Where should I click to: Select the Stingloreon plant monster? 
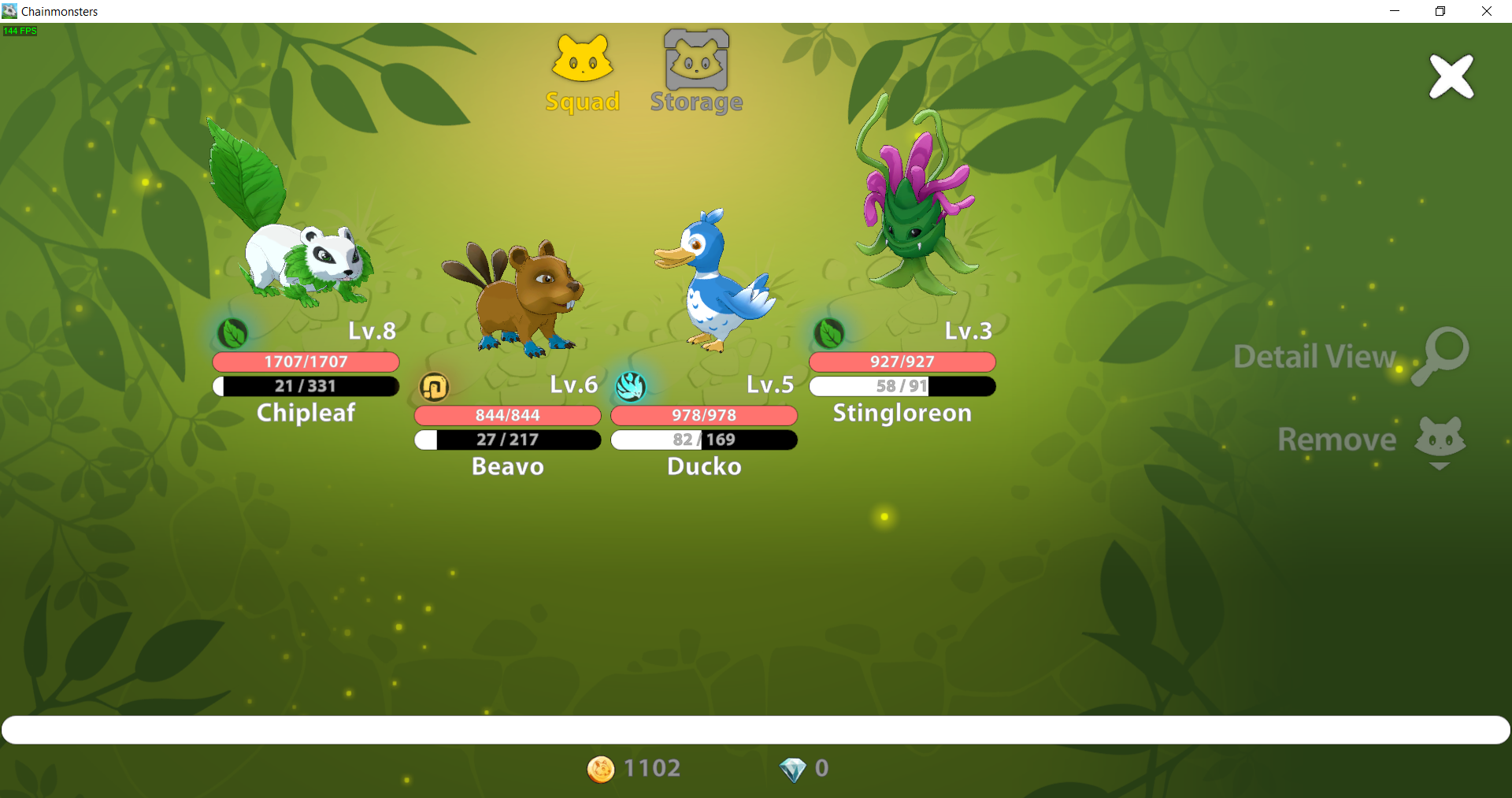(x=914, y=206)
